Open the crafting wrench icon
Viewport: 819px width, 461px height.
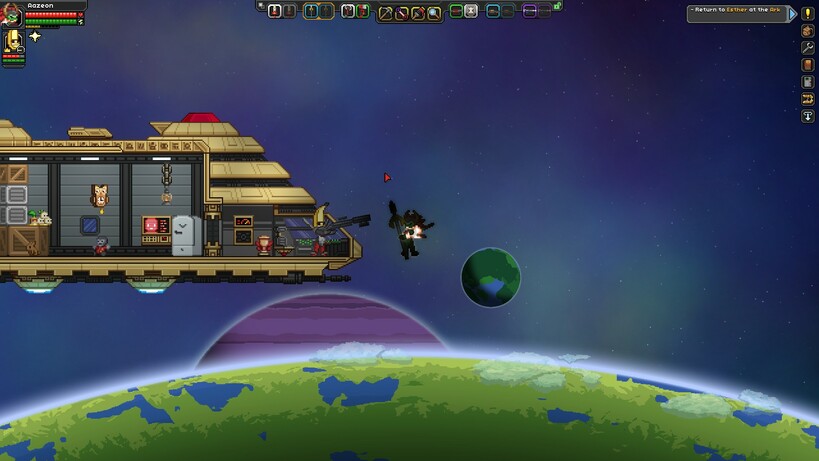[808, 48]
